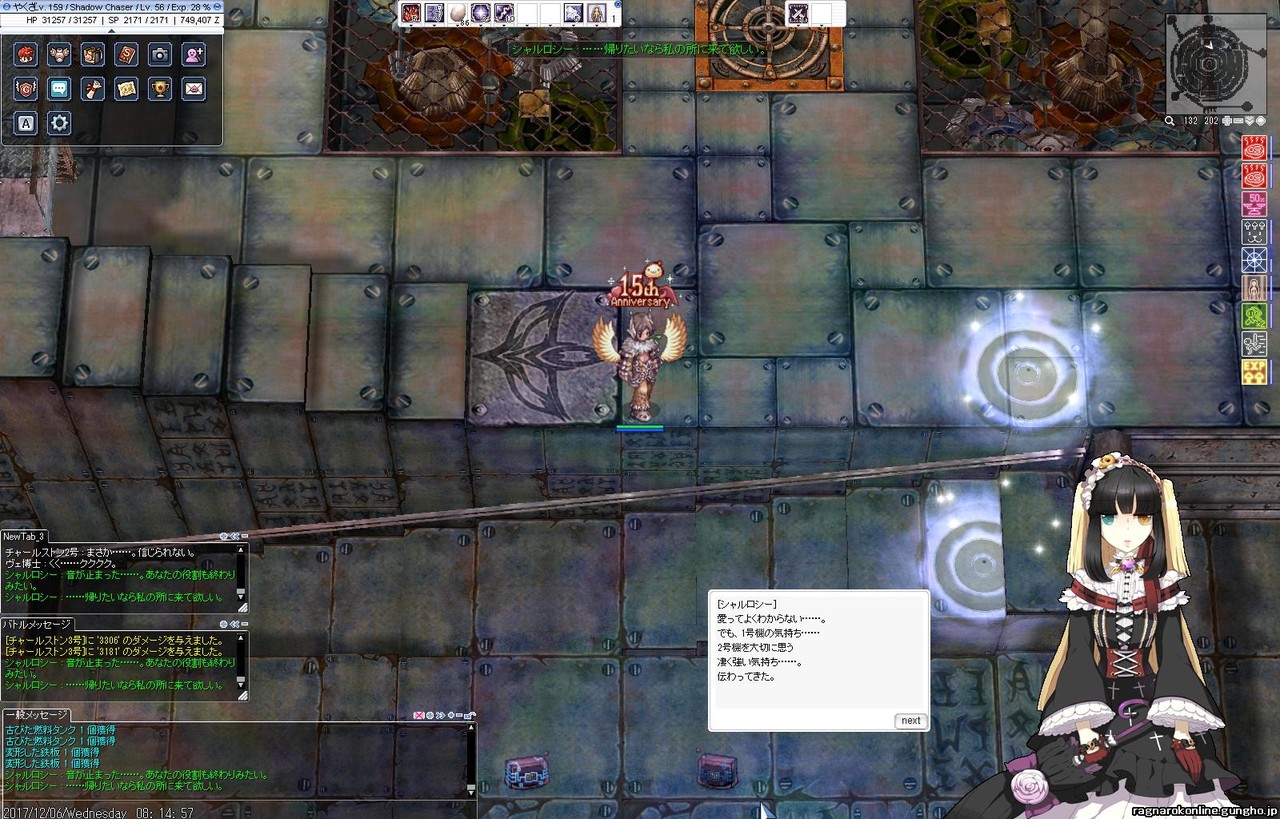Click the letter A menu icon

pos(26,123)
